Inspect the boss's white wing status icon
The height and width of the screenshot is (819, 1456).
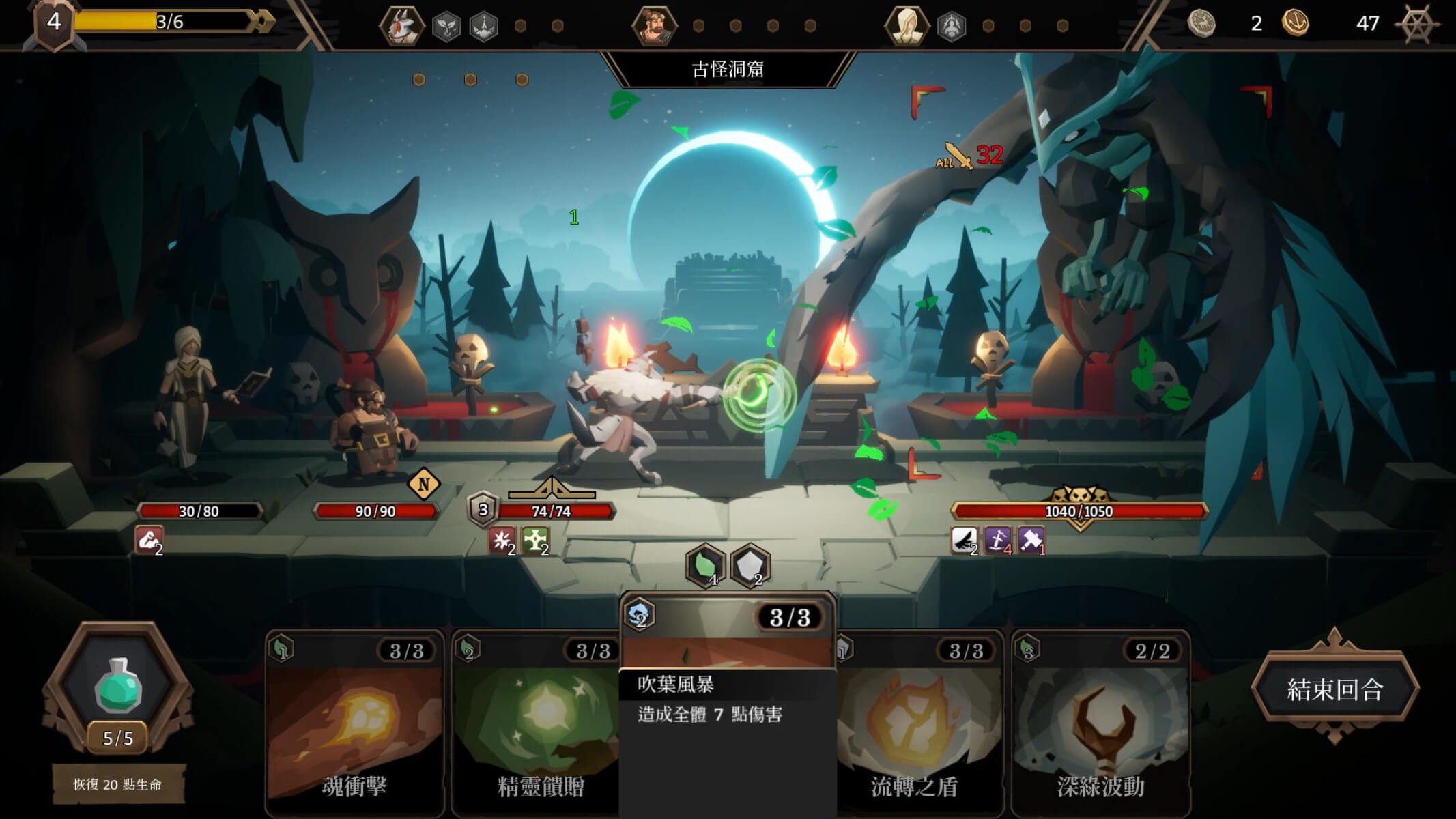coord(964,541)
